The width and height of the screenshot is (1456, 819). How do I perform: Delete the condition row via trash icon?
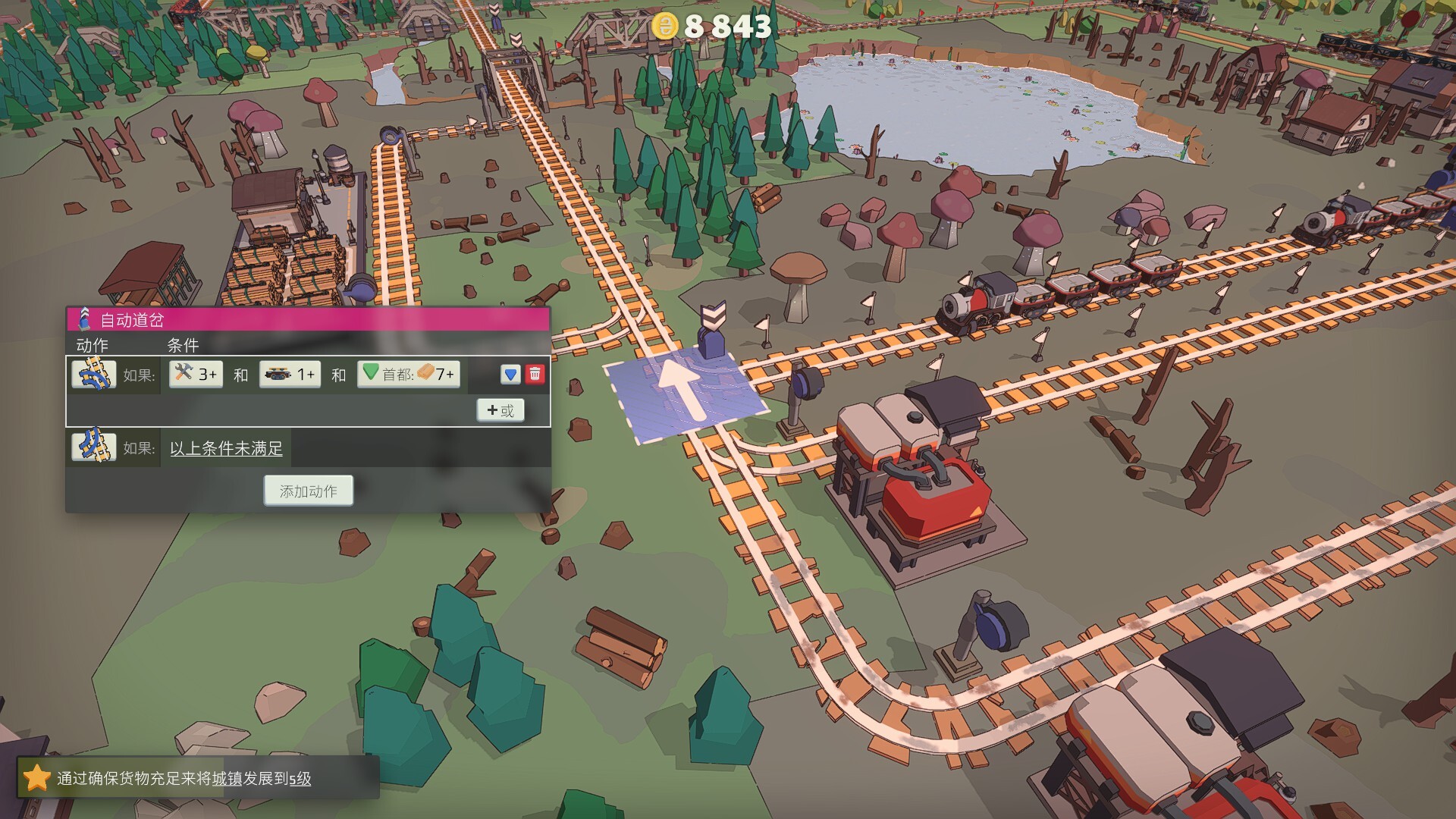click(x=535, y=373)
